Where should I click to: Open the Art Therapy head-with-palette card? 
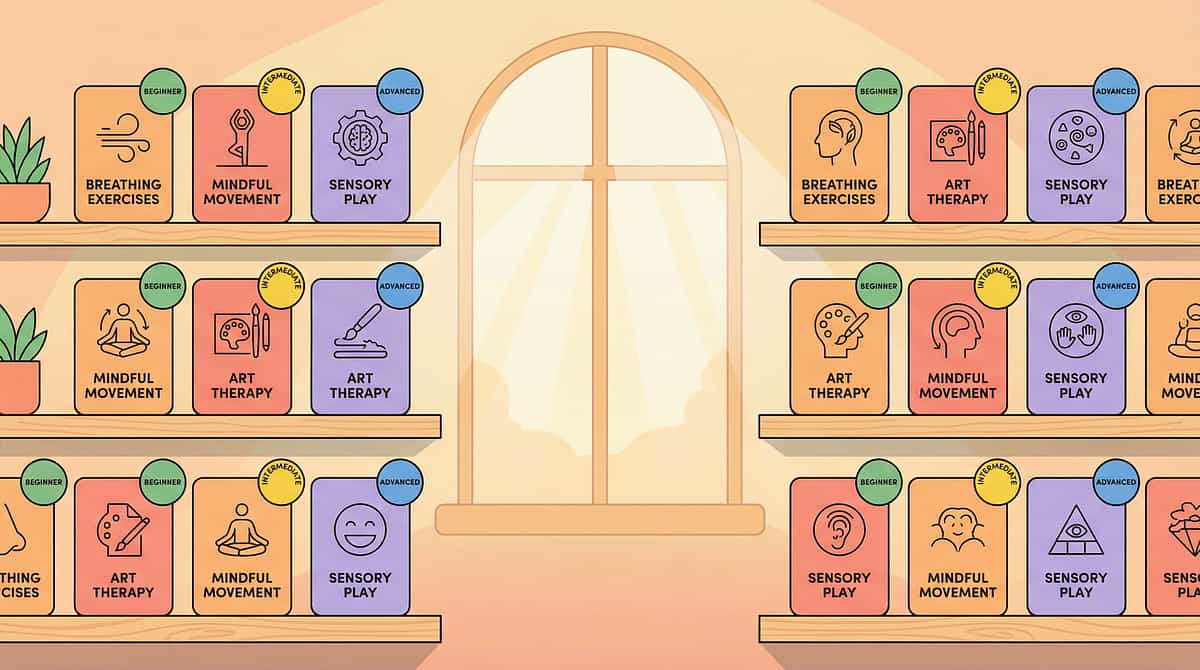839,347
